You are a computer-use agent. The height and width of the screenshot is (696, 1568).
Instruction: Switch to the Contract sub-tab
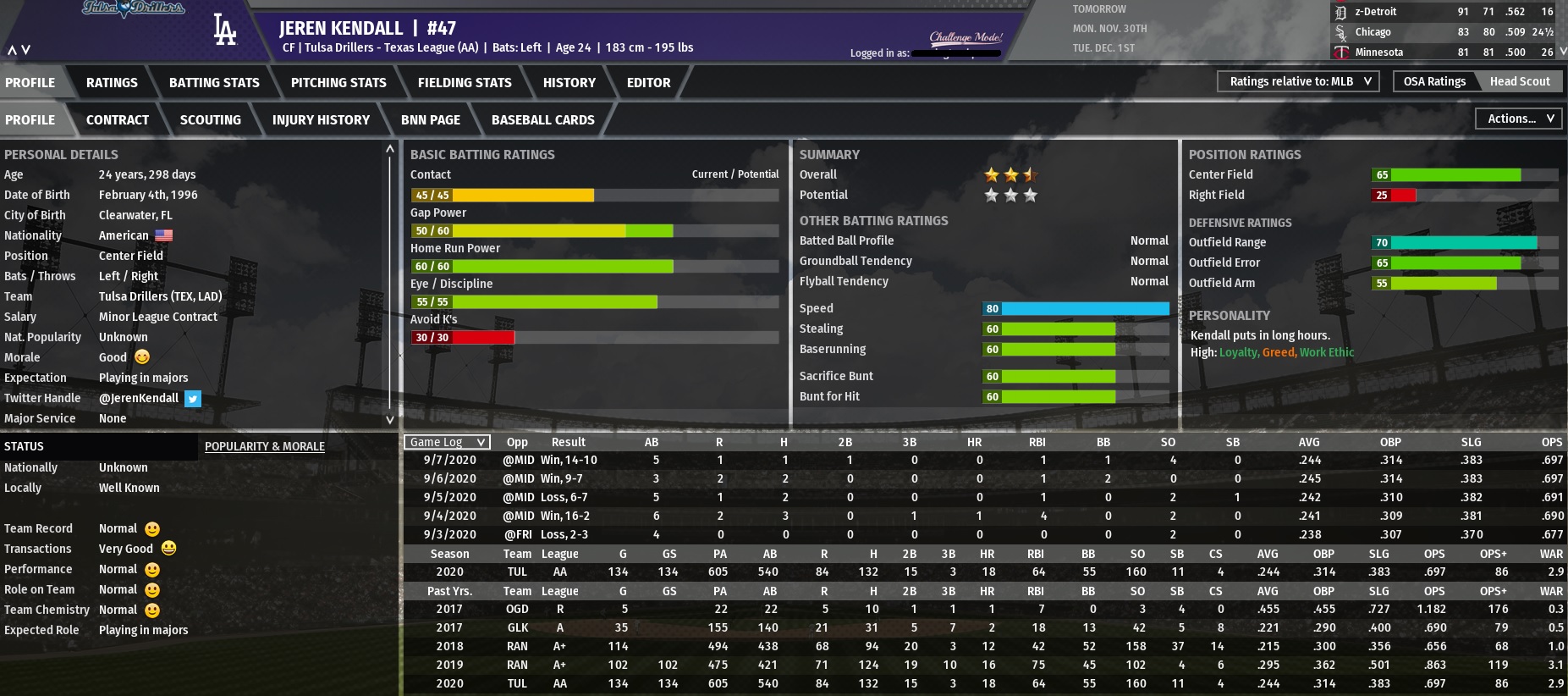click(x=118, y=119)
